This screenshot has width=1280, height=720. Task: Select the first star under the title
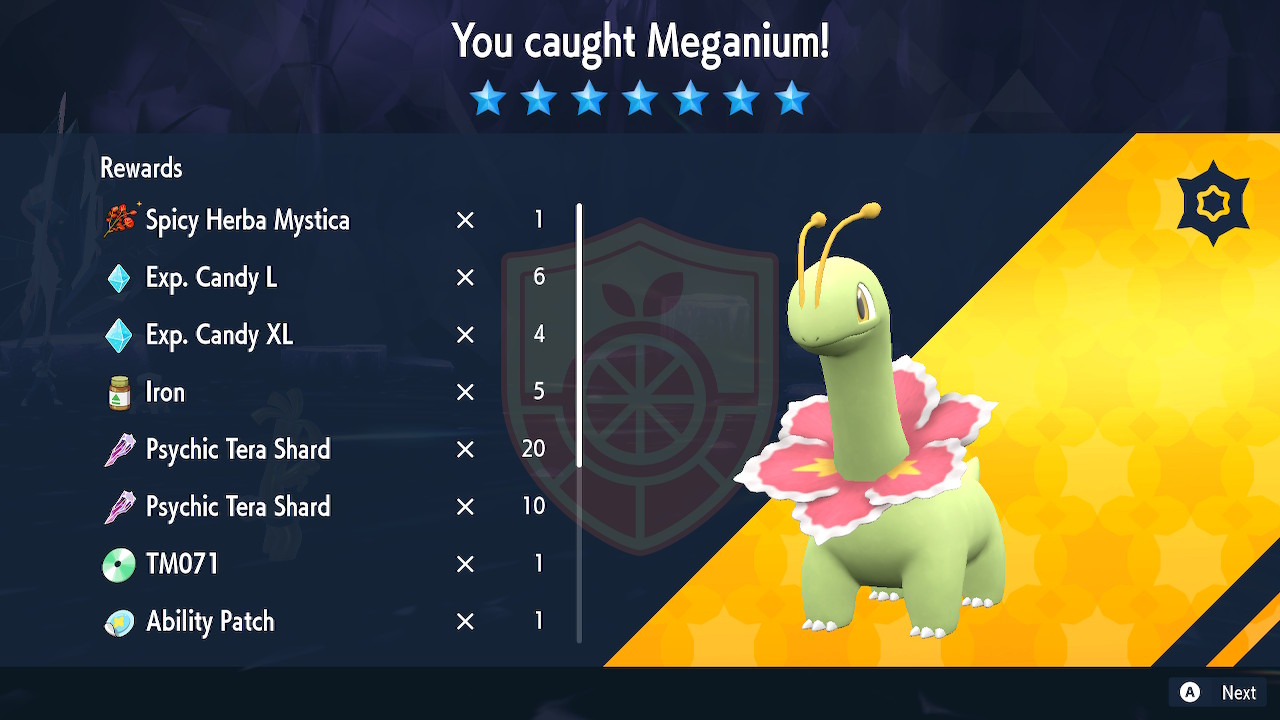coord(487,97)
